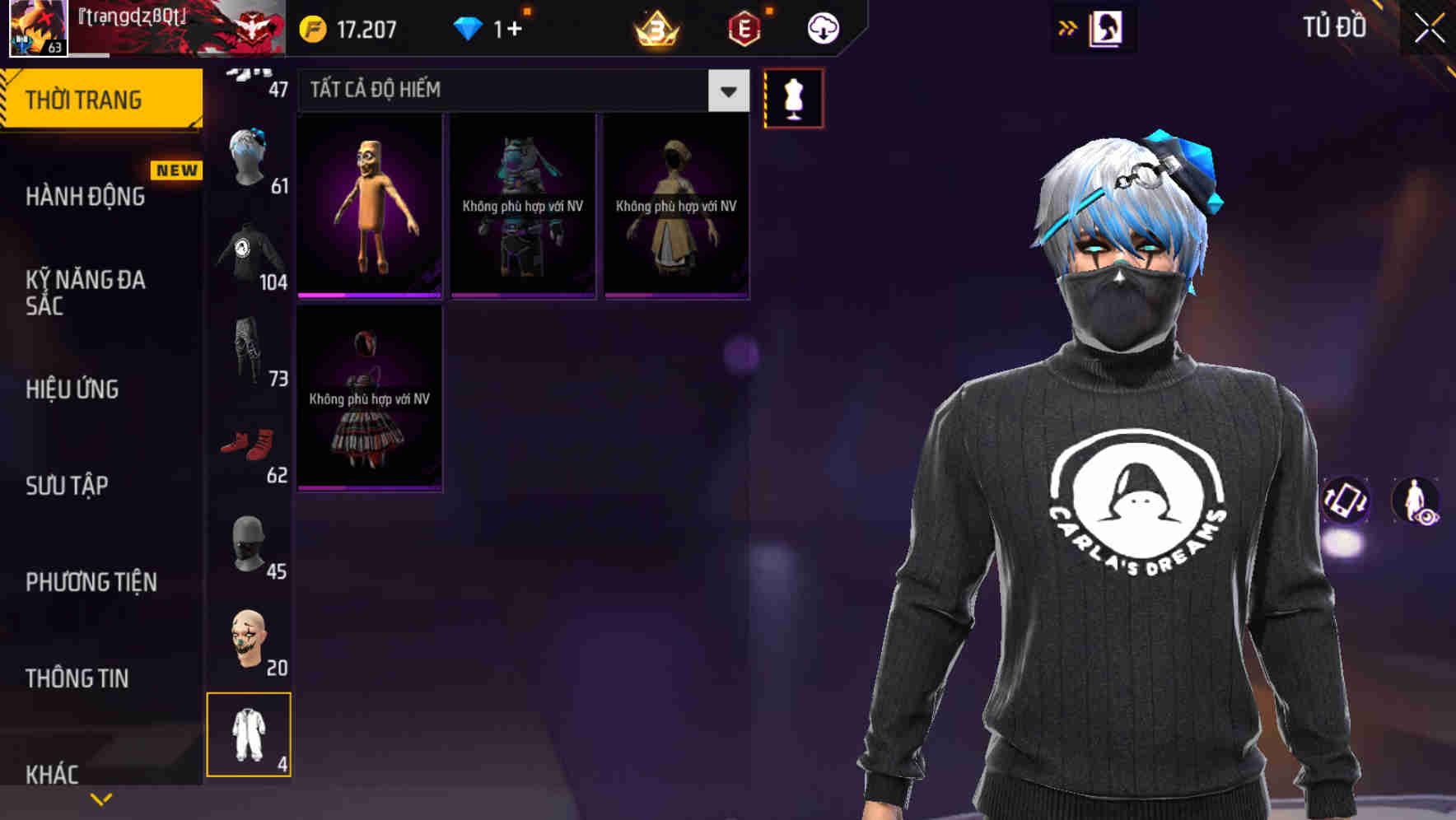Click the wardrobe album icon beside double chevrons
Image resolution: width=1456 pixels, height=820 pixels.
pos(1108,27)
